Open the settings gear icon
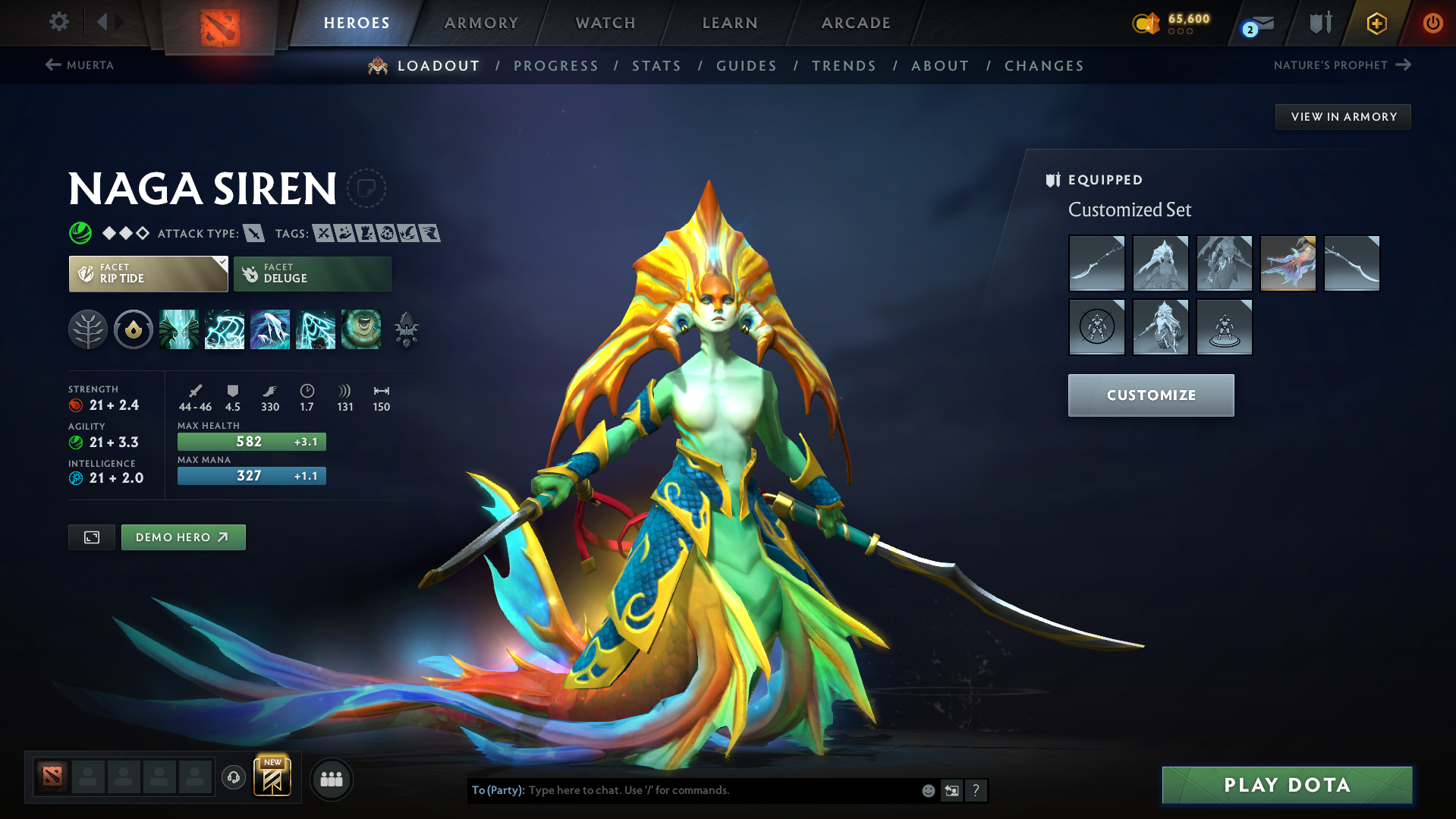This screenshot has width=1456, height=819. pyautogui.click(x=58, y=22)
